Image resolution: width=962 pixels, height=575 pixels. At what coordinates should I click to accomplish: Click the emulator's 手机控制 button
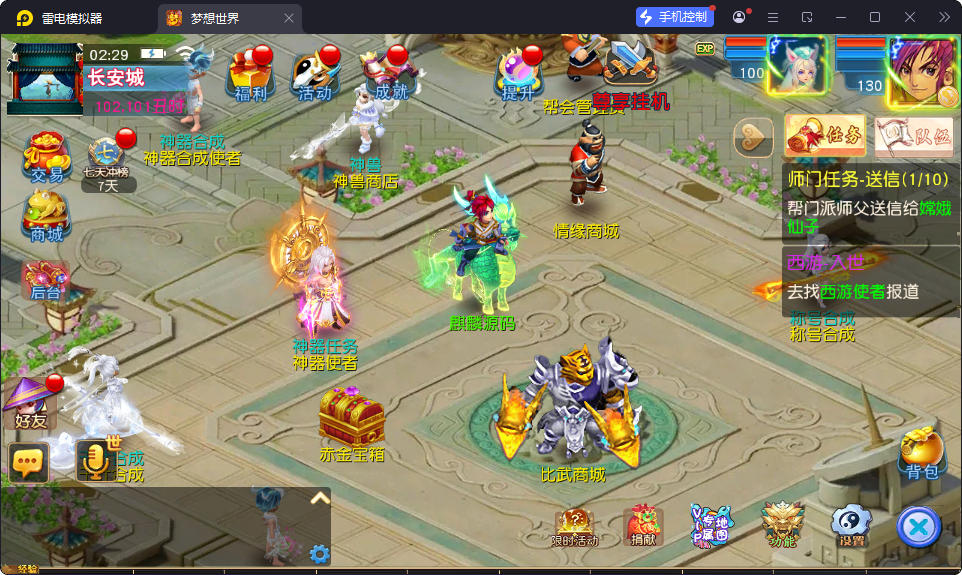pyautogui.click(x=675, y=17)
